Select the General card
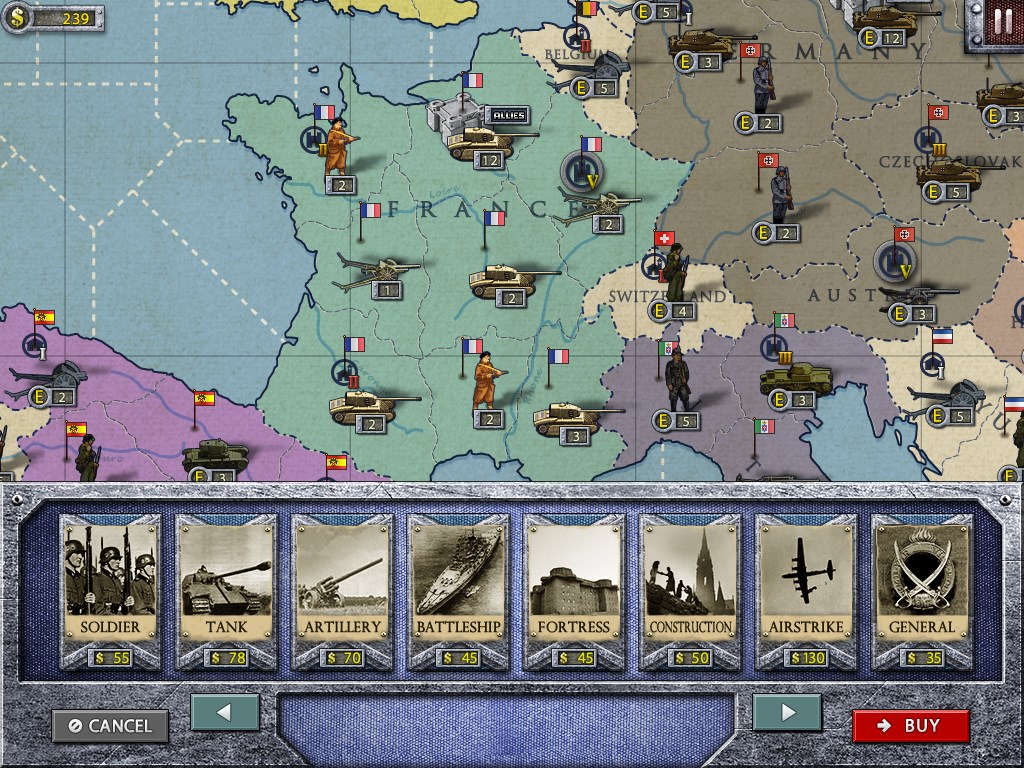1024x768 pixels. pyautogui.click(x=922, y=590)
